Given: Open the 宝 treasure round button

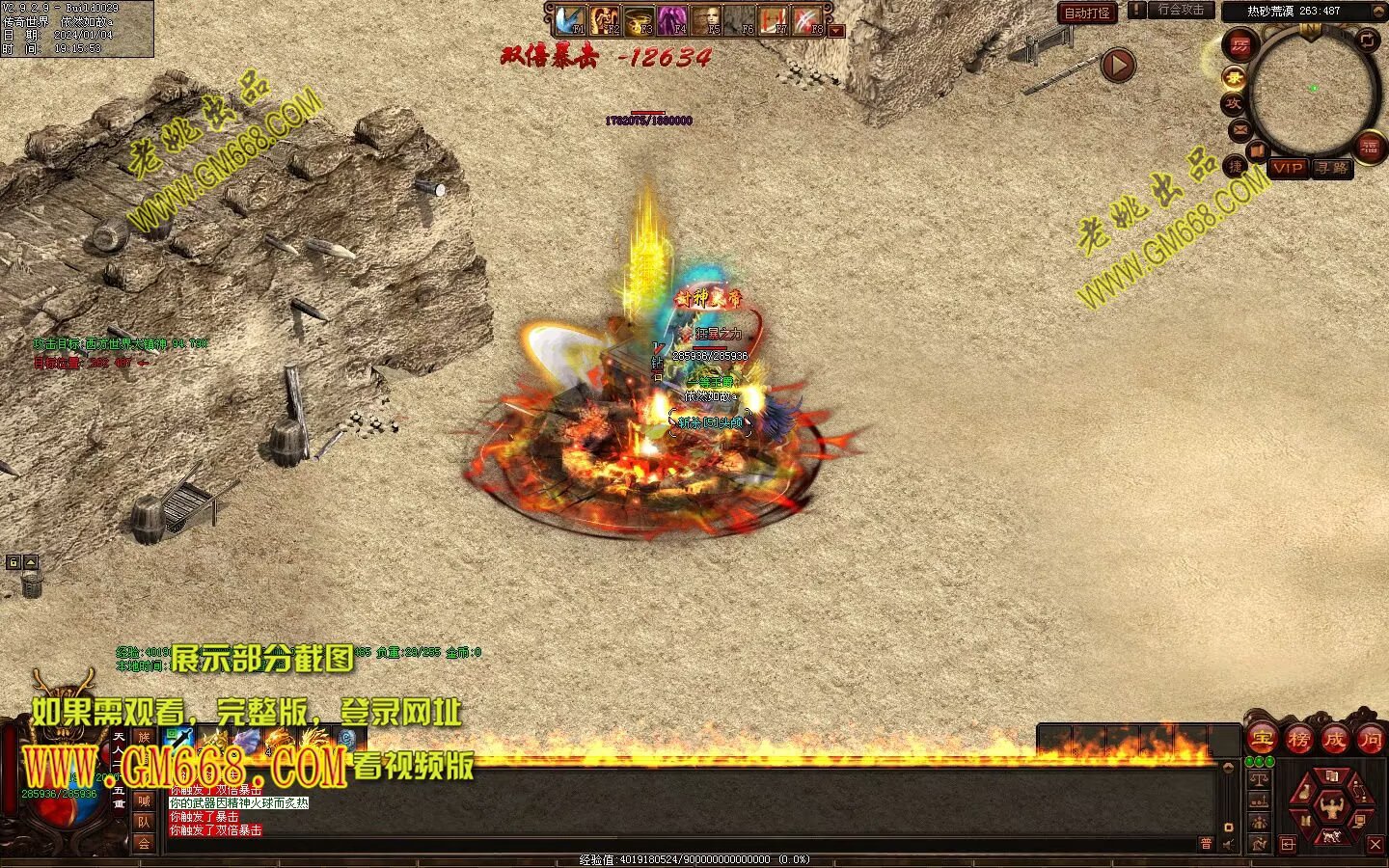Looking at the screenshot, I should 1262,740.
